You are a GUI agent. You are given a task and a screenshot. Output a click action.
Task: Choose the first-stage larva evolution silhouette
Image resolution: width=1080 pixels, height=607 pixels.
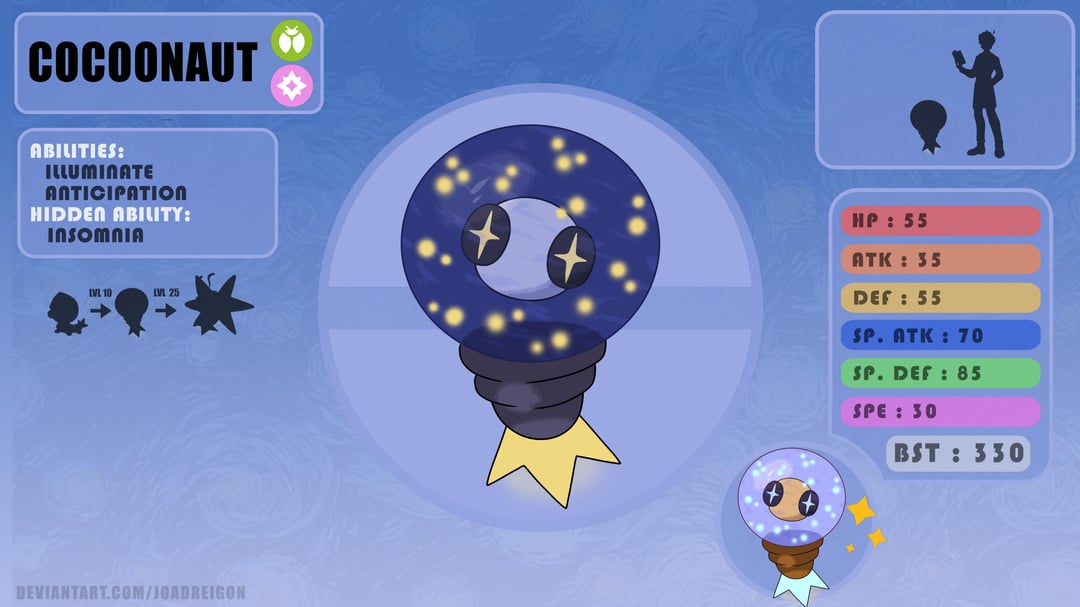[64, 312]
